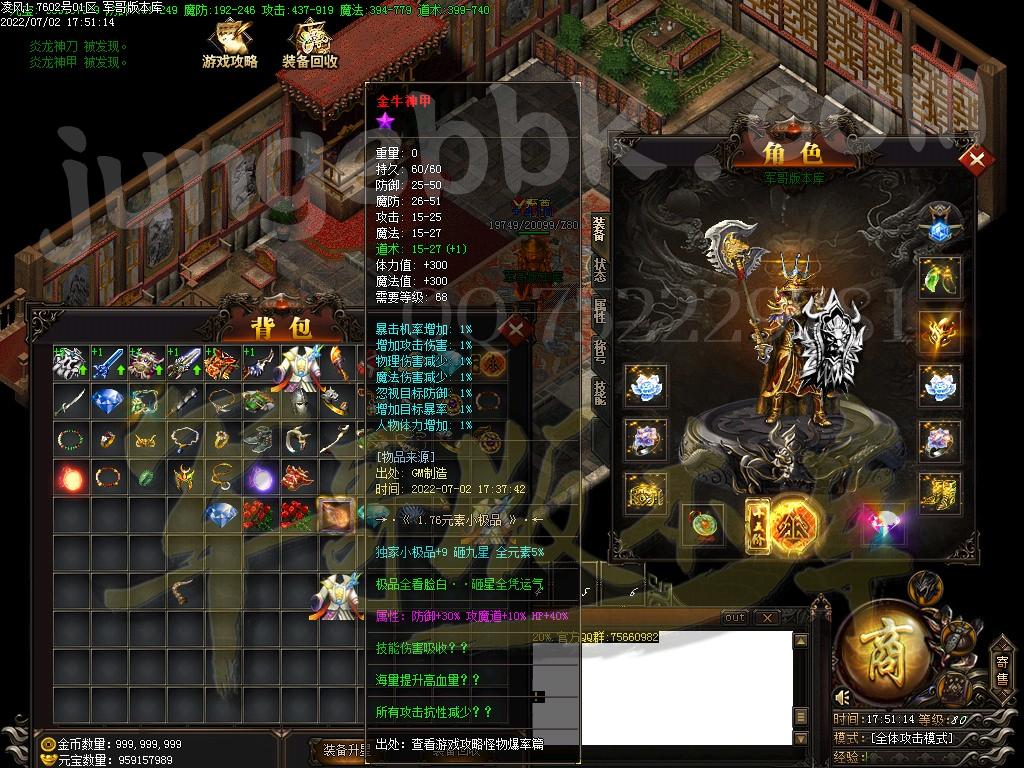
Task: Select the green jade bracelet equipment slot
Action: click(x=704, y=522)
